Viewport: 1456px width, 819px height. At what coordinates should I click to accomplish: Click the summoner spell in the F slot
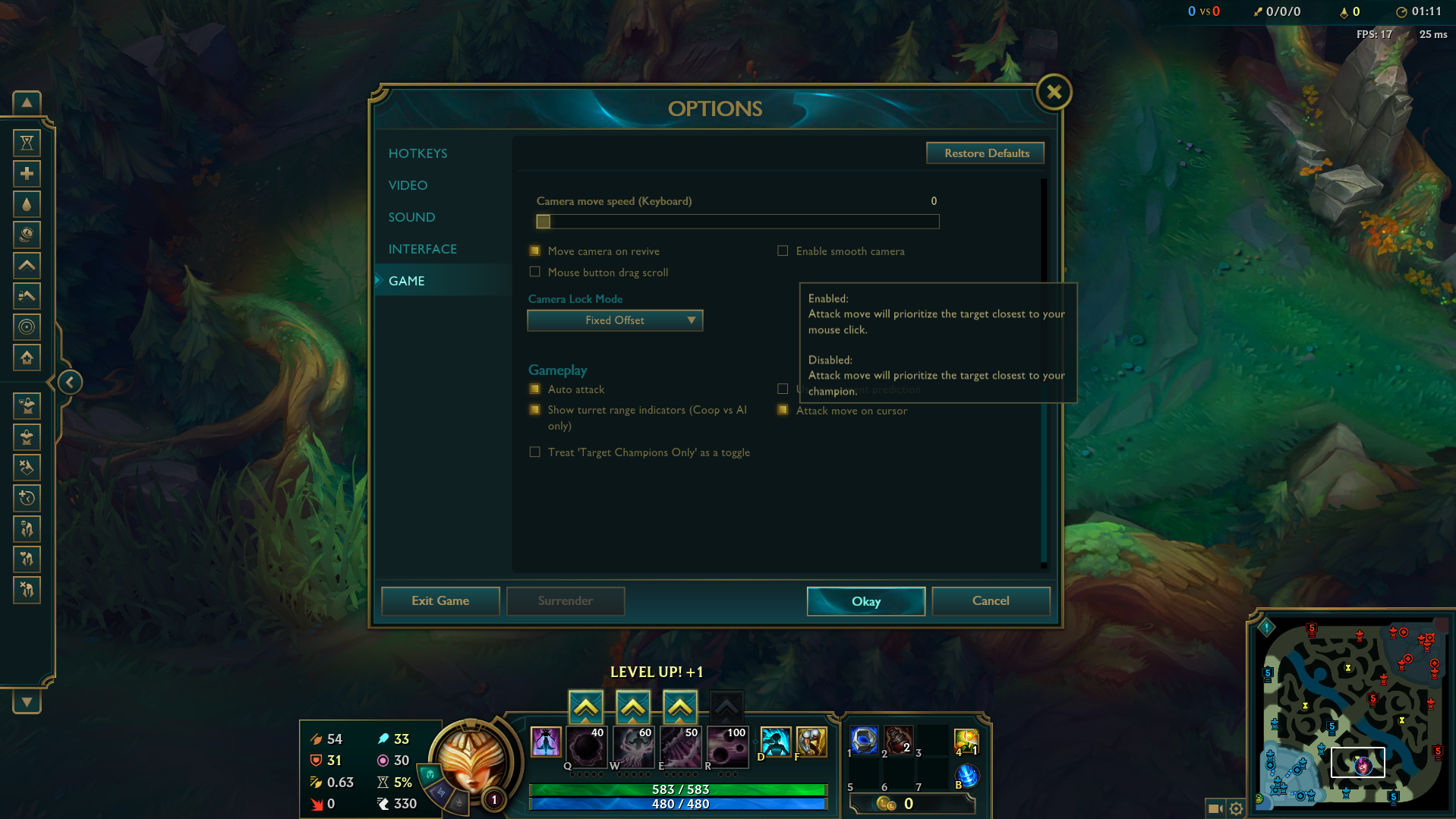(x=812, y=742)
